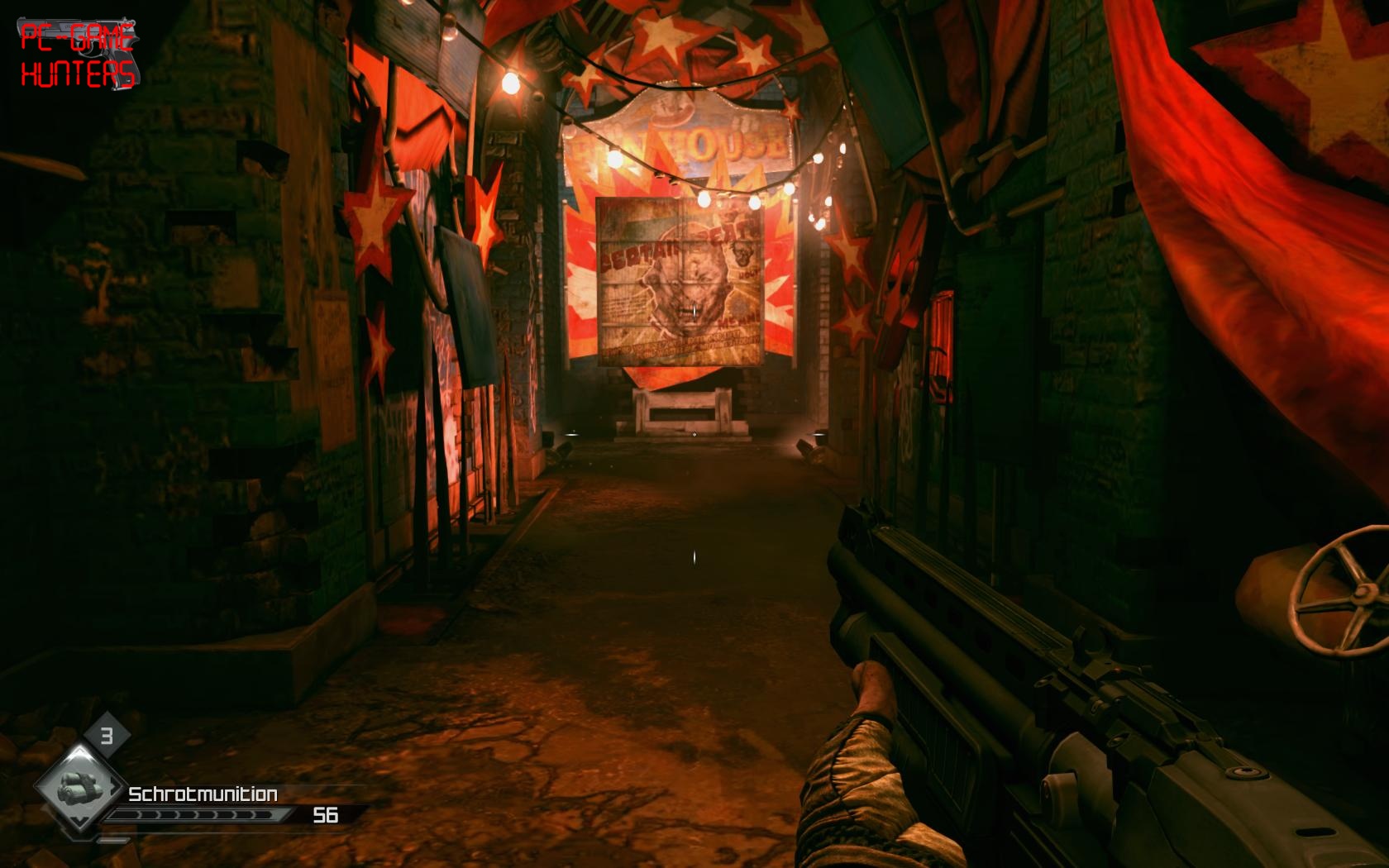Viewport: 1389px width, 868px height.
Task: Select the Schrotmunition ammo type icon
Action: coord(78,788)
